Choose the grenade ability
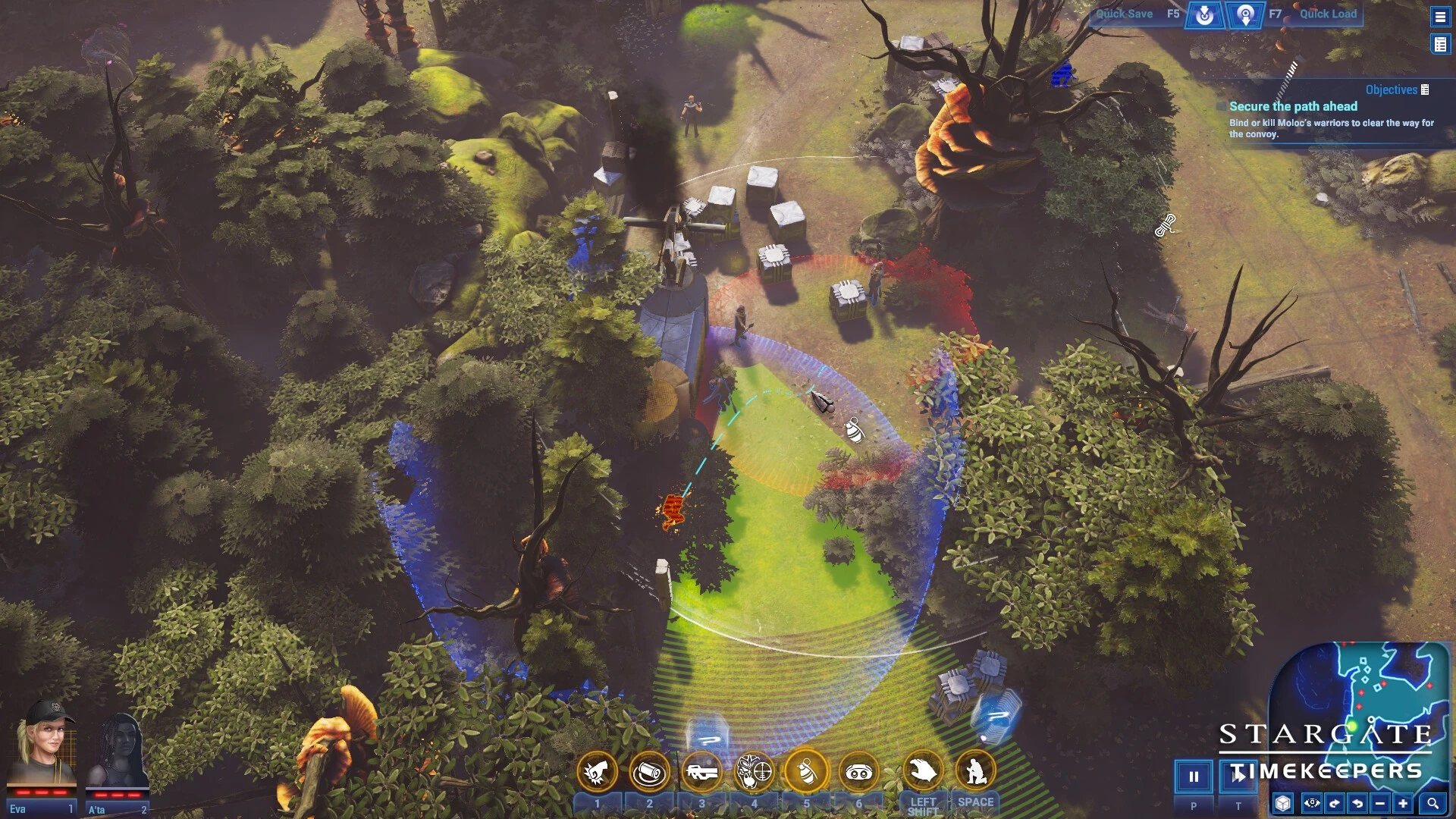This screenshot has width=1456, height=819. (x=806, y=772)
